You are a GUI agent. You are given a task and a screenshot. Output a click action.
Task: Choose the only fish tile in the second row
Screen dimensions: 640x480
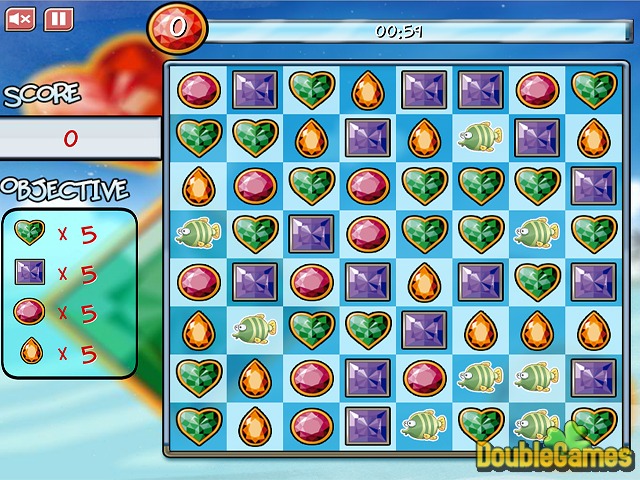coord(480,136)
